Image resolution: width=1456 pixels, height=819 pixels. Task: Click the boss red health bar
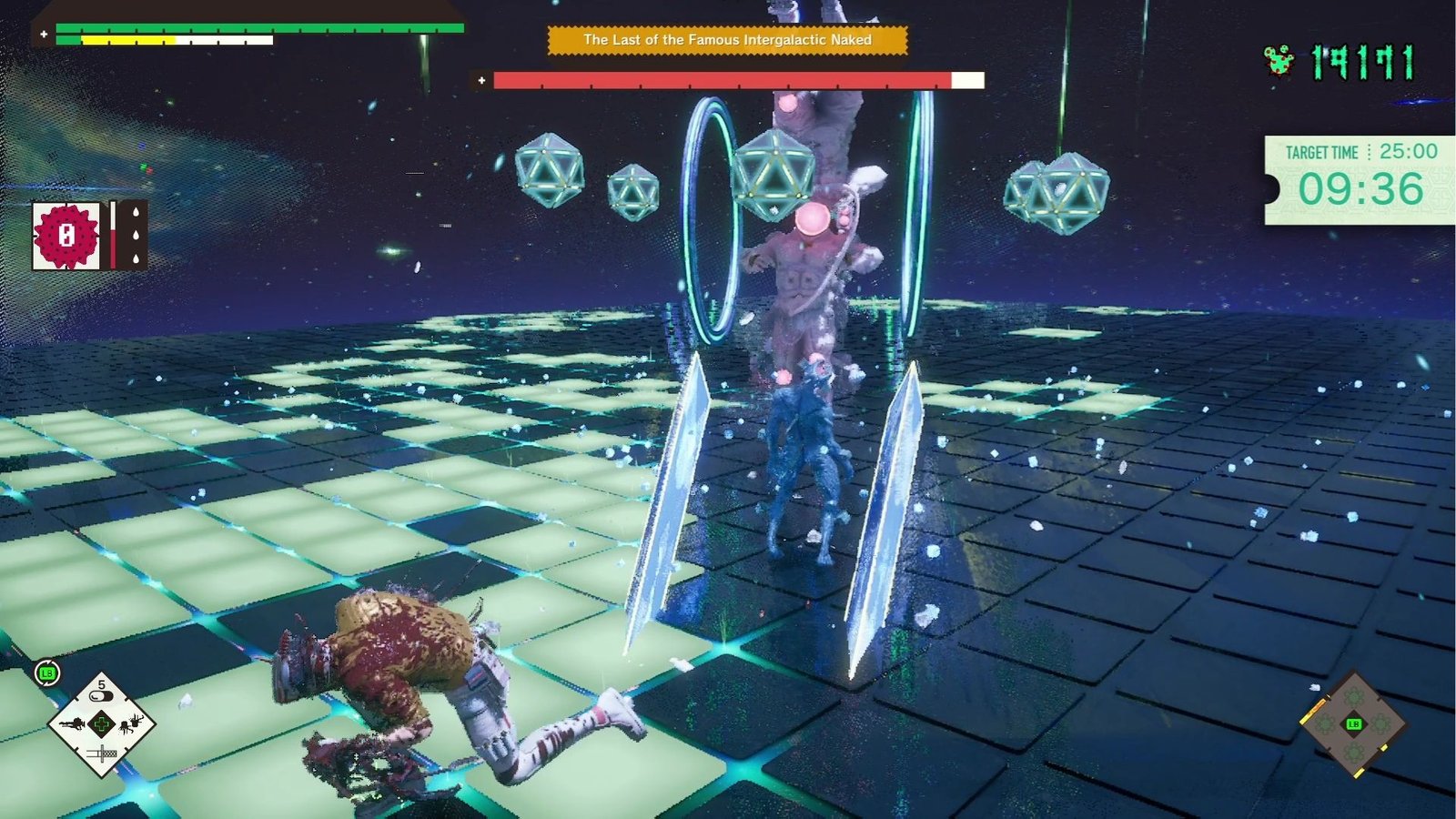pos(719,80)
